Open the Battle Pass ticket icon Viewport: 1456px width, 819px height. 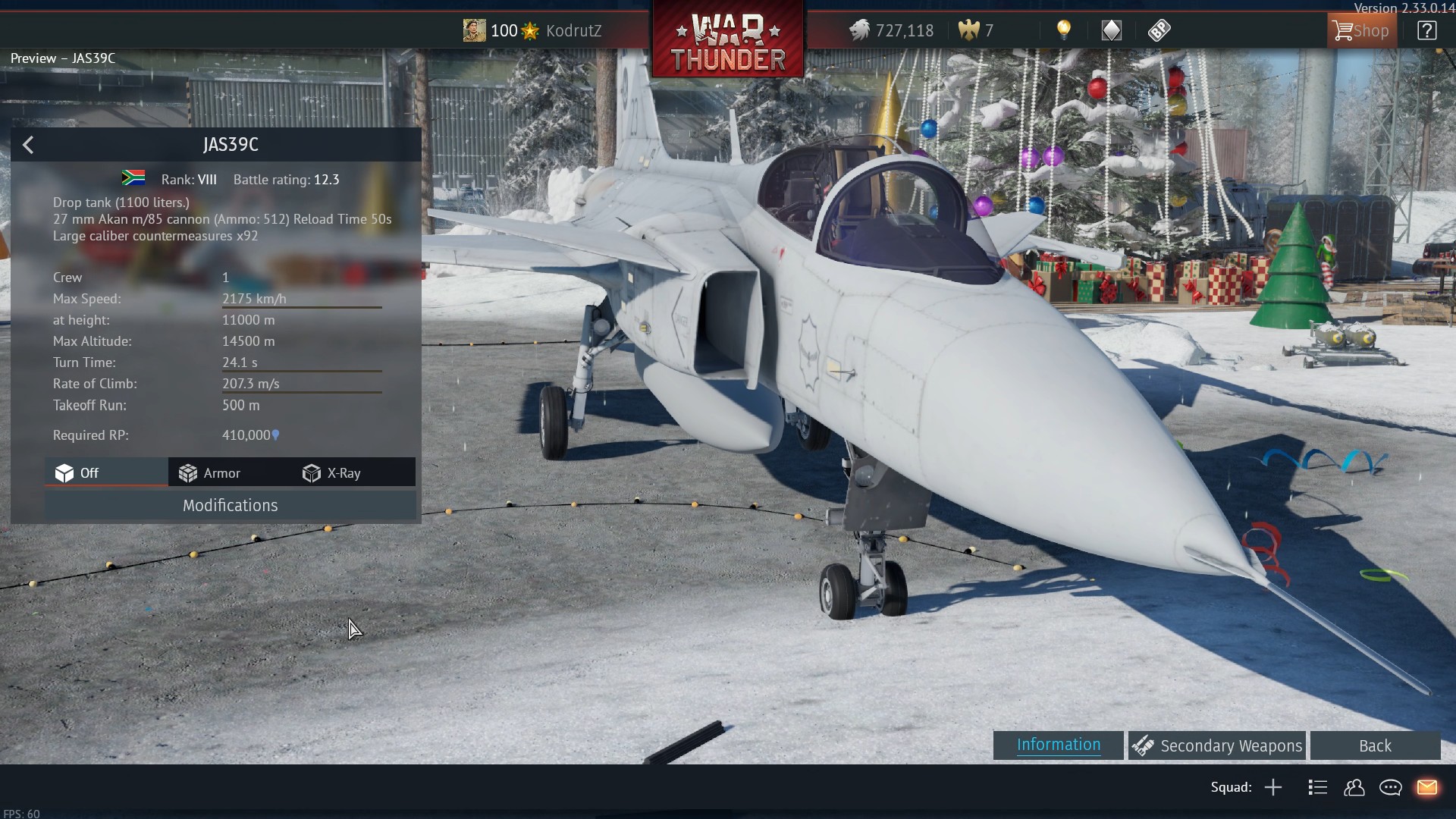(x=1159, y=30)
